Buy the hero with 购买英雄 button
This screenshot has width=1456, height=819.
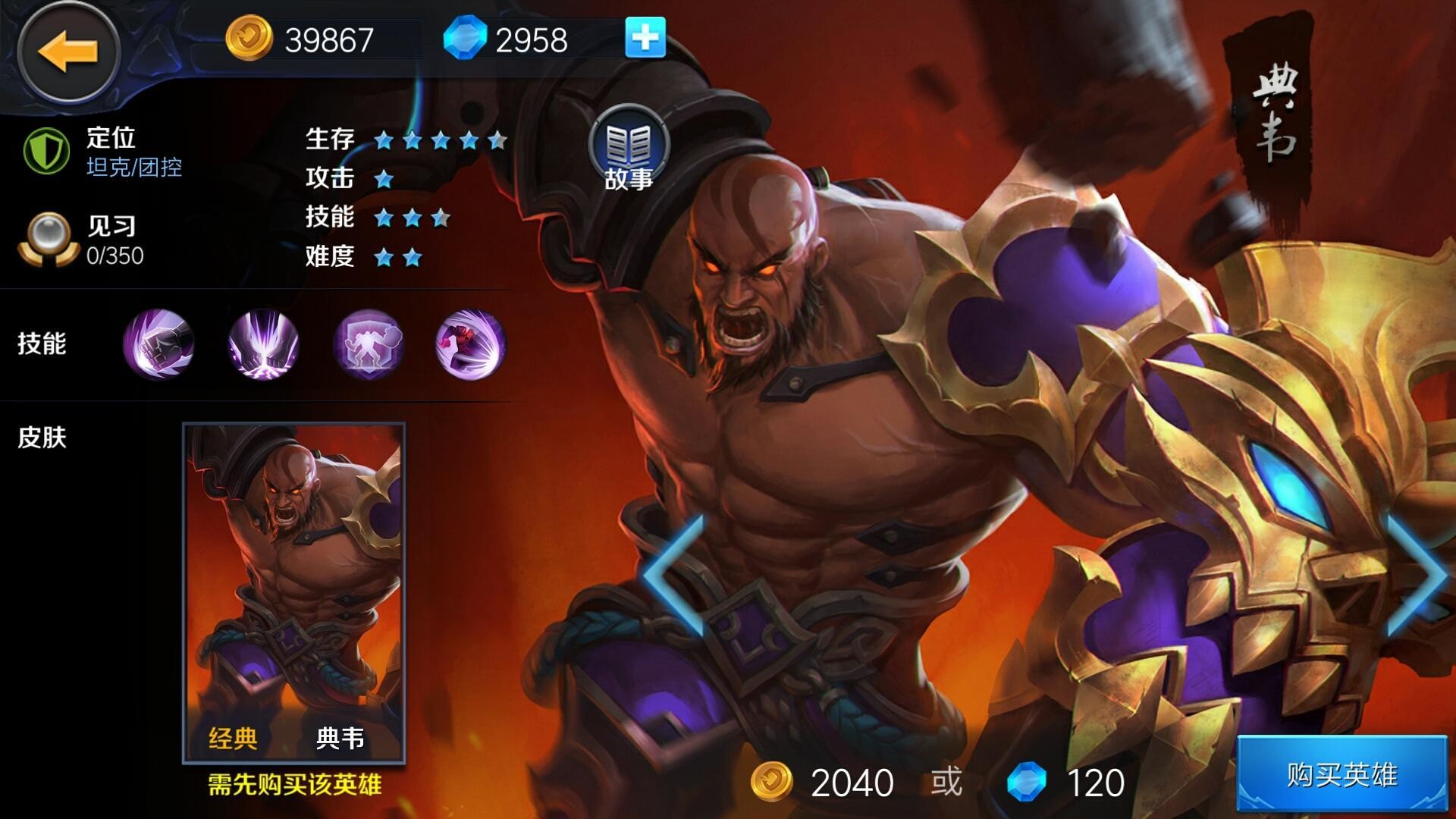[x=1341, y=775]
